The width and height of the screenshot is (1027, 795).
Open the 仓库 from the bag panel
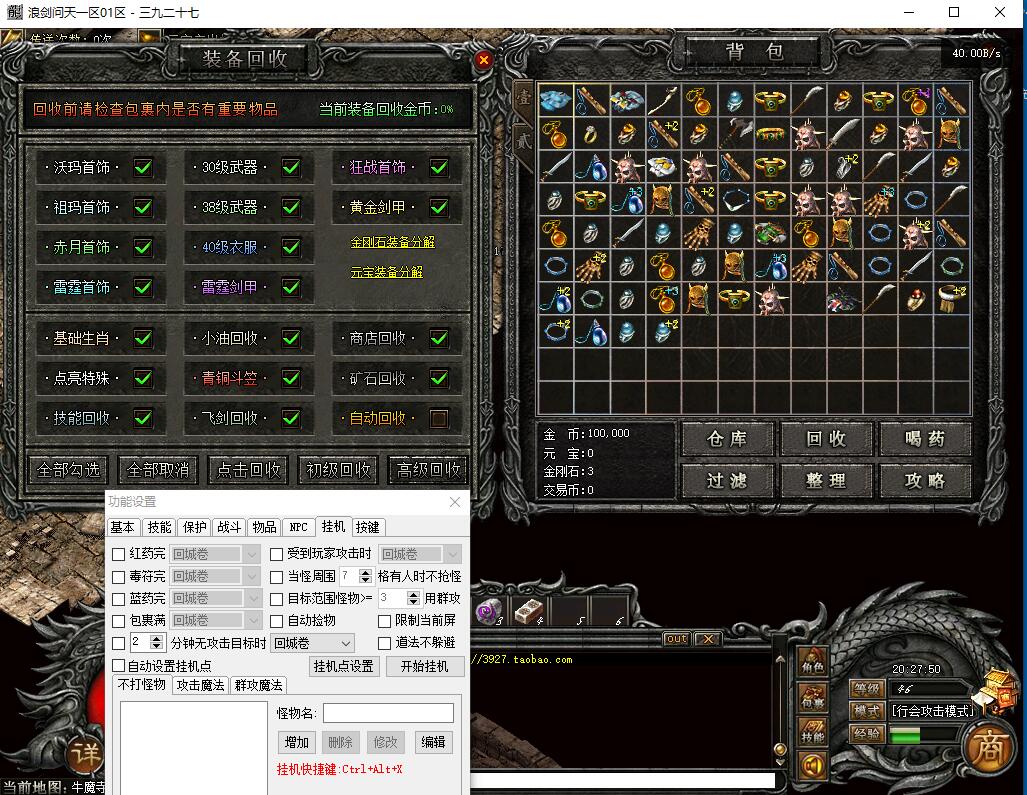coord(727,438)
